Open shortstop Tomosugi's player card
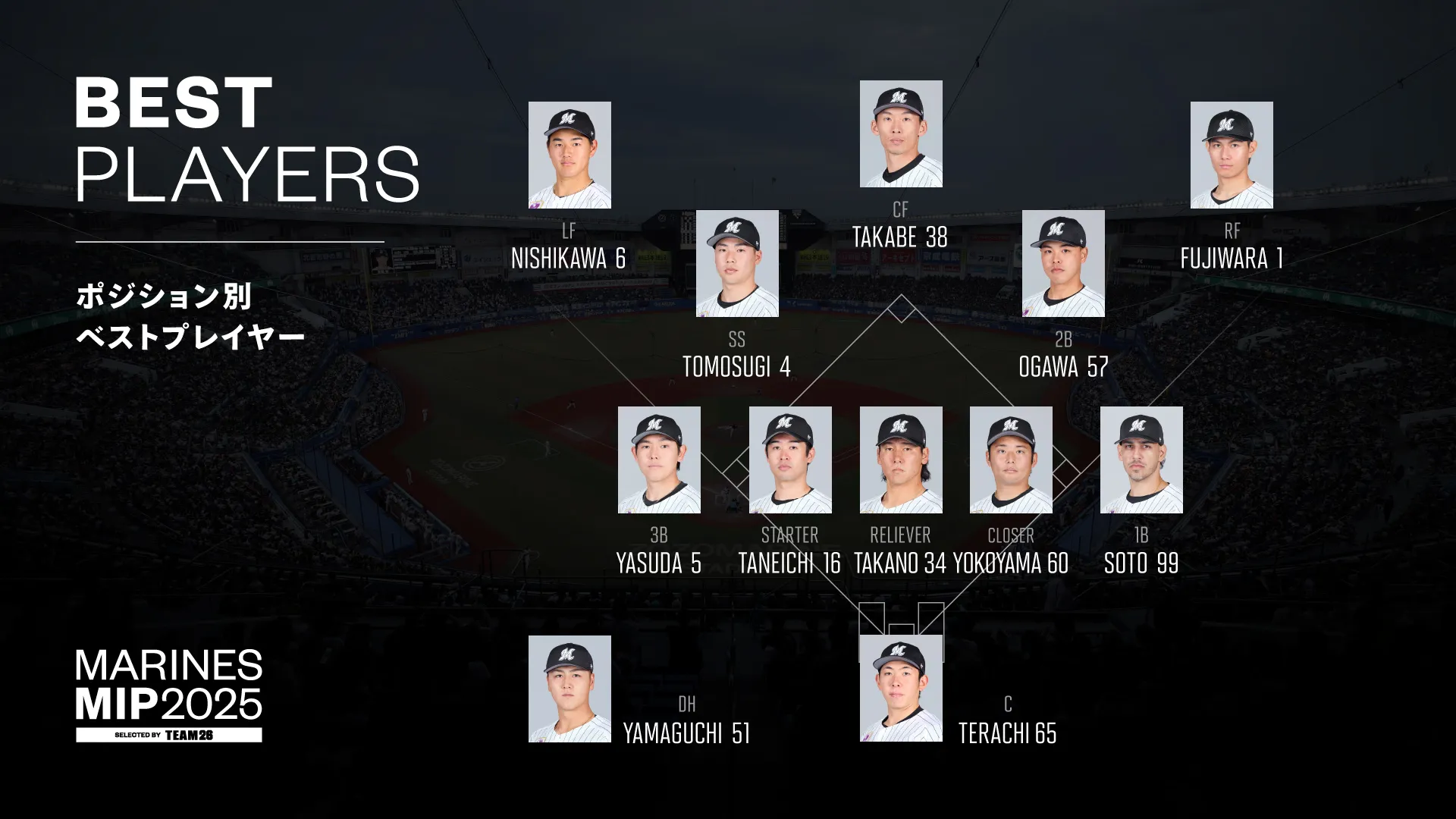The height and width of the screenshot is (819, 1456). tap(737, 263)
